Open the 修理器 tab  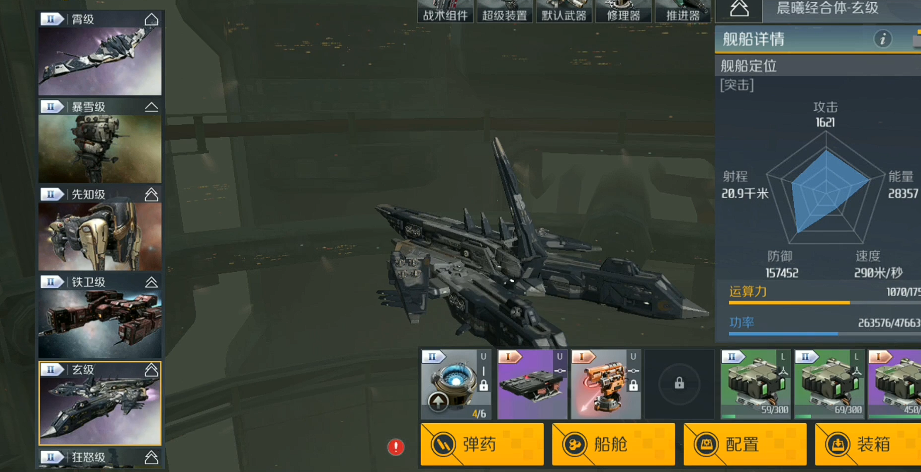tap(624, 12)
